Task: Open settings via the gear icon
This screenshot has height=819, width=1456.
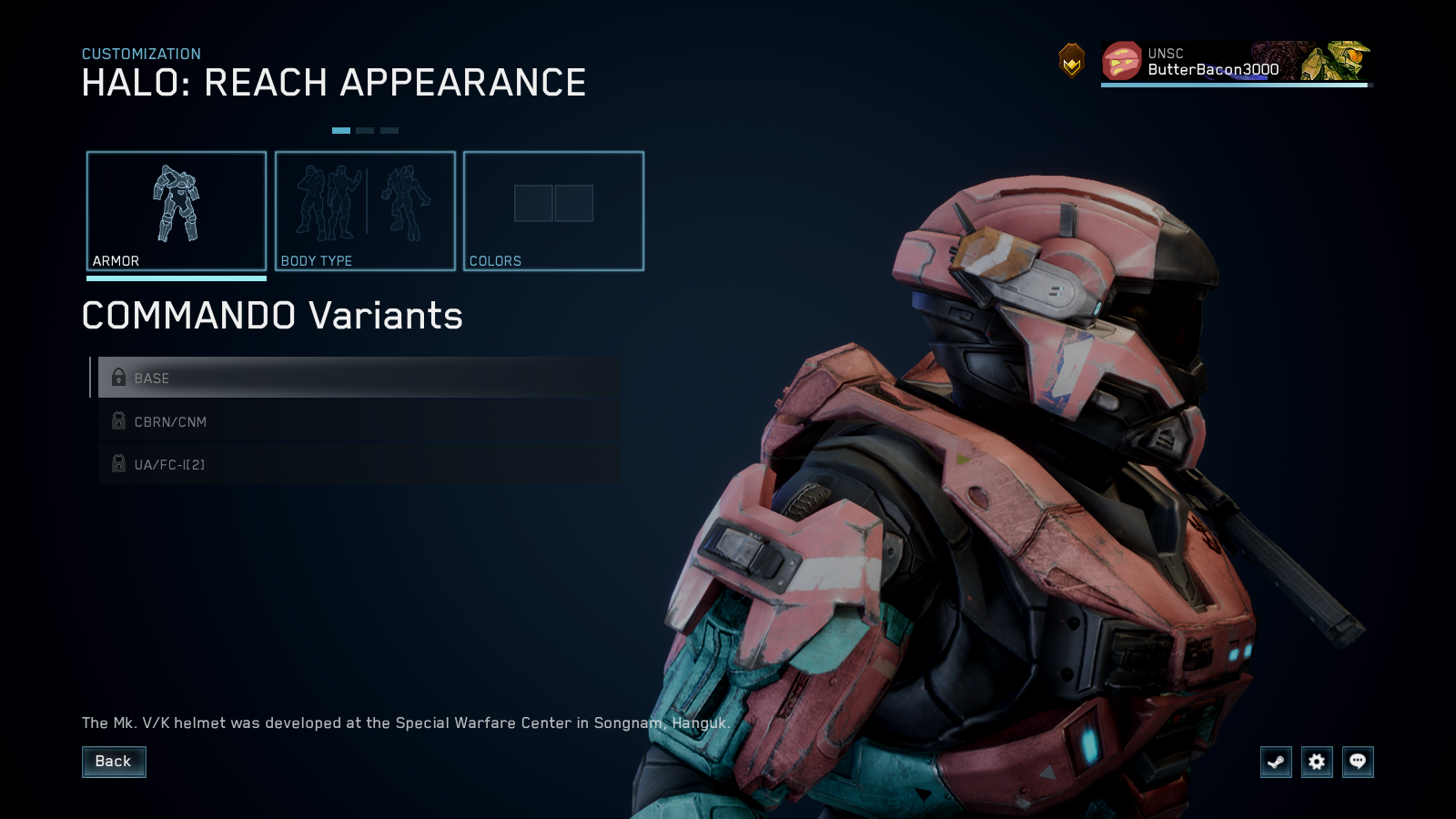Action: click(1316, 763)
